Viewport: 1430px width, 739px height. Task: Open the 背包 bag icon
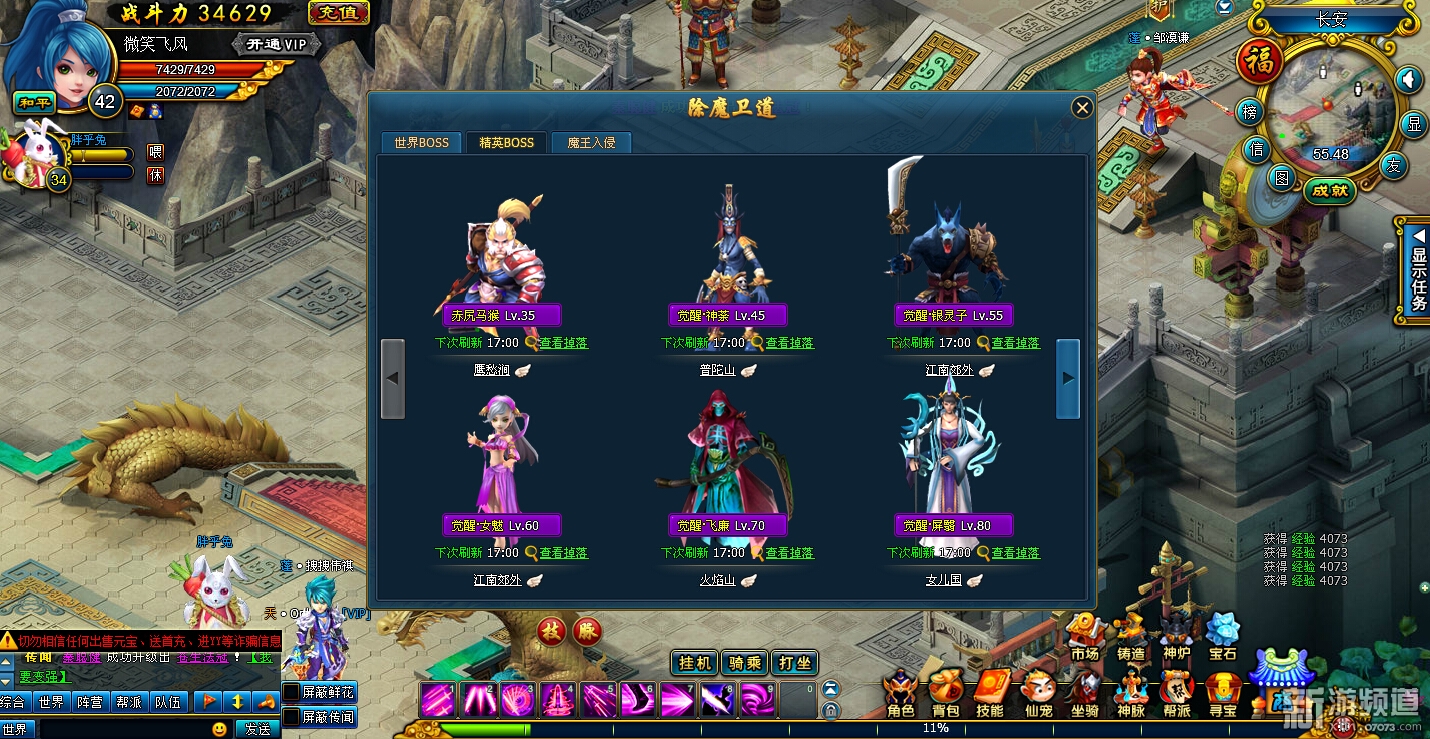coord(945,695)
